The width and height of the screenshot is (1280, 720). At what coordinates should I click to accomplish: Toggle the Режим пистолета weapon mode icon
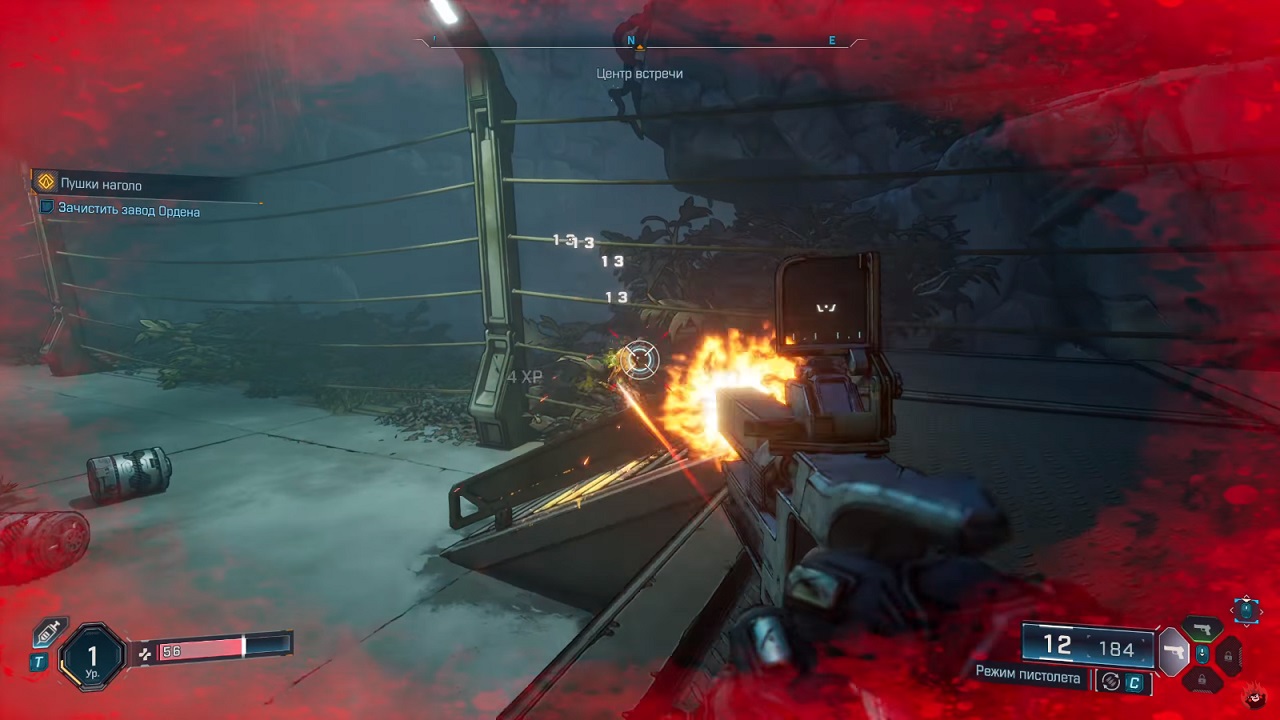(1109, 681)
